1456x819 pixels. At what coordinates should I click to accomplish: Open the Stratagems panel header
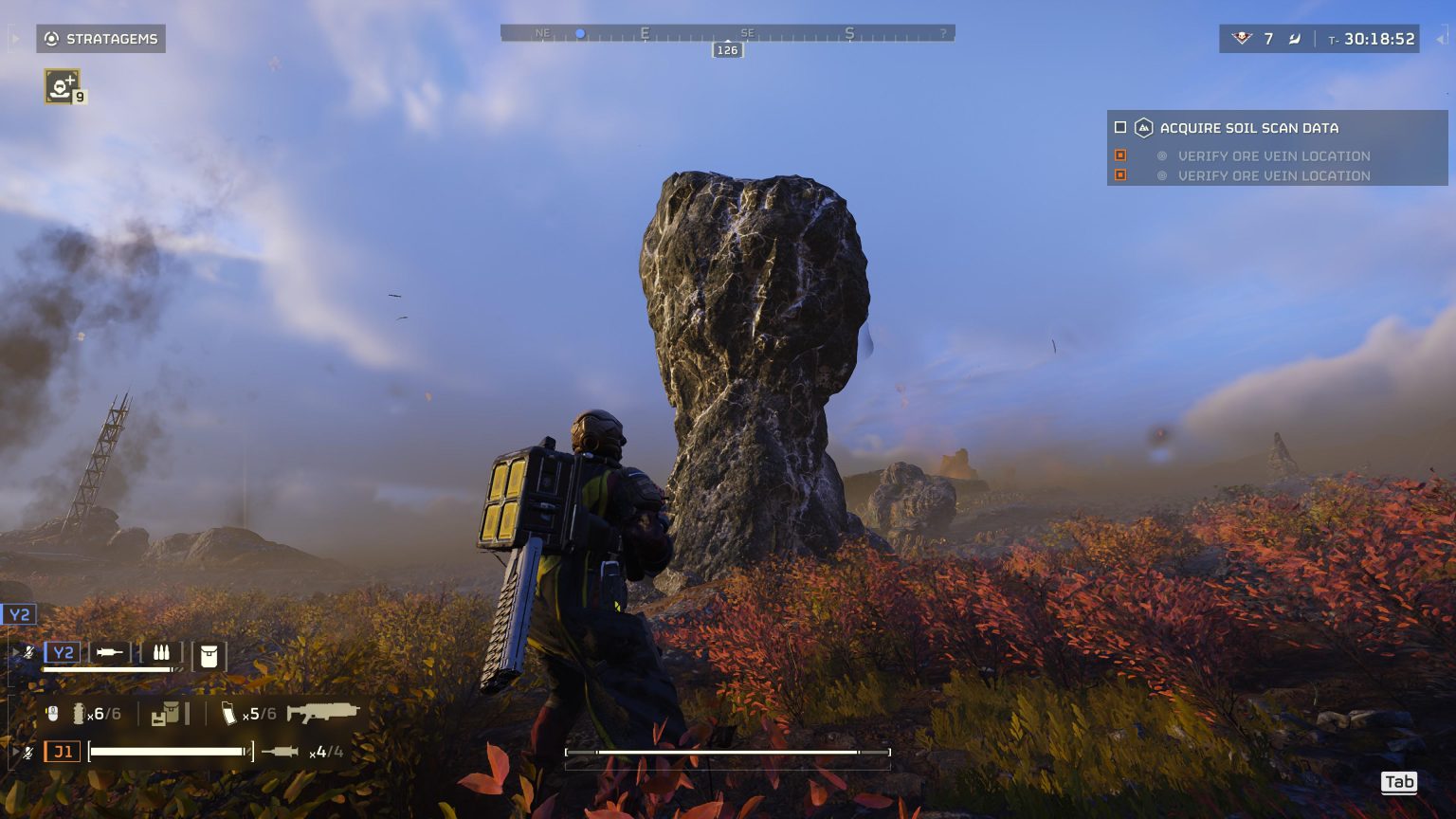click(x=101, y=39)
